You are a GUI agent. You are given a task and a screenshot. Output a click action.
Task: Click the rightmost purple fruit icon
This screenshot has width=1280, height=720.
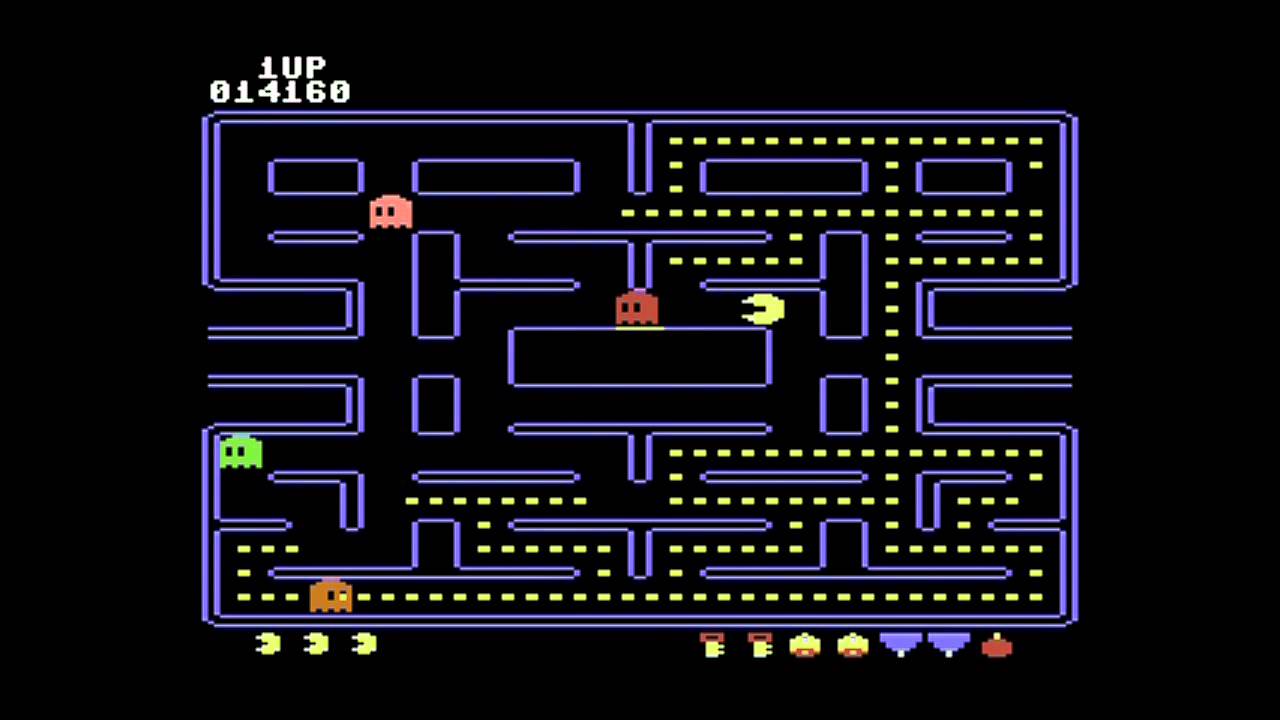click(x=946, y=645)
